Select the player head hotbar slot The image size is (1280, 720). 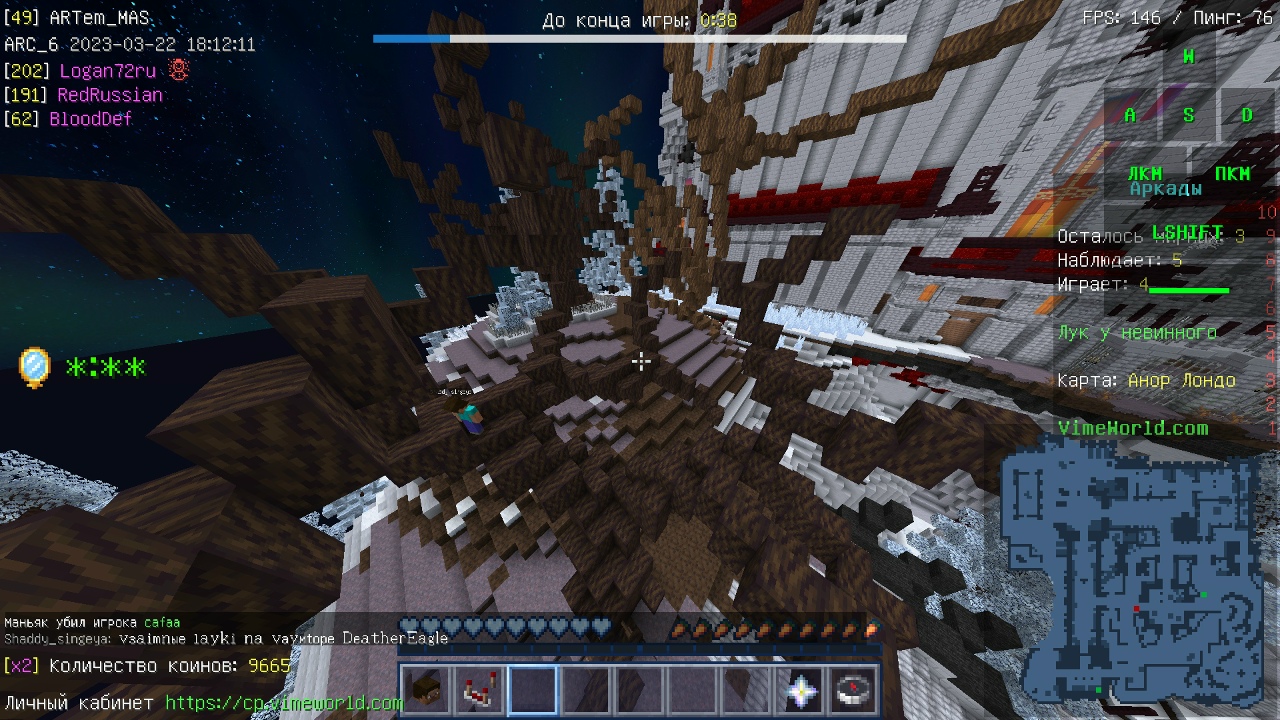[425, 691]
